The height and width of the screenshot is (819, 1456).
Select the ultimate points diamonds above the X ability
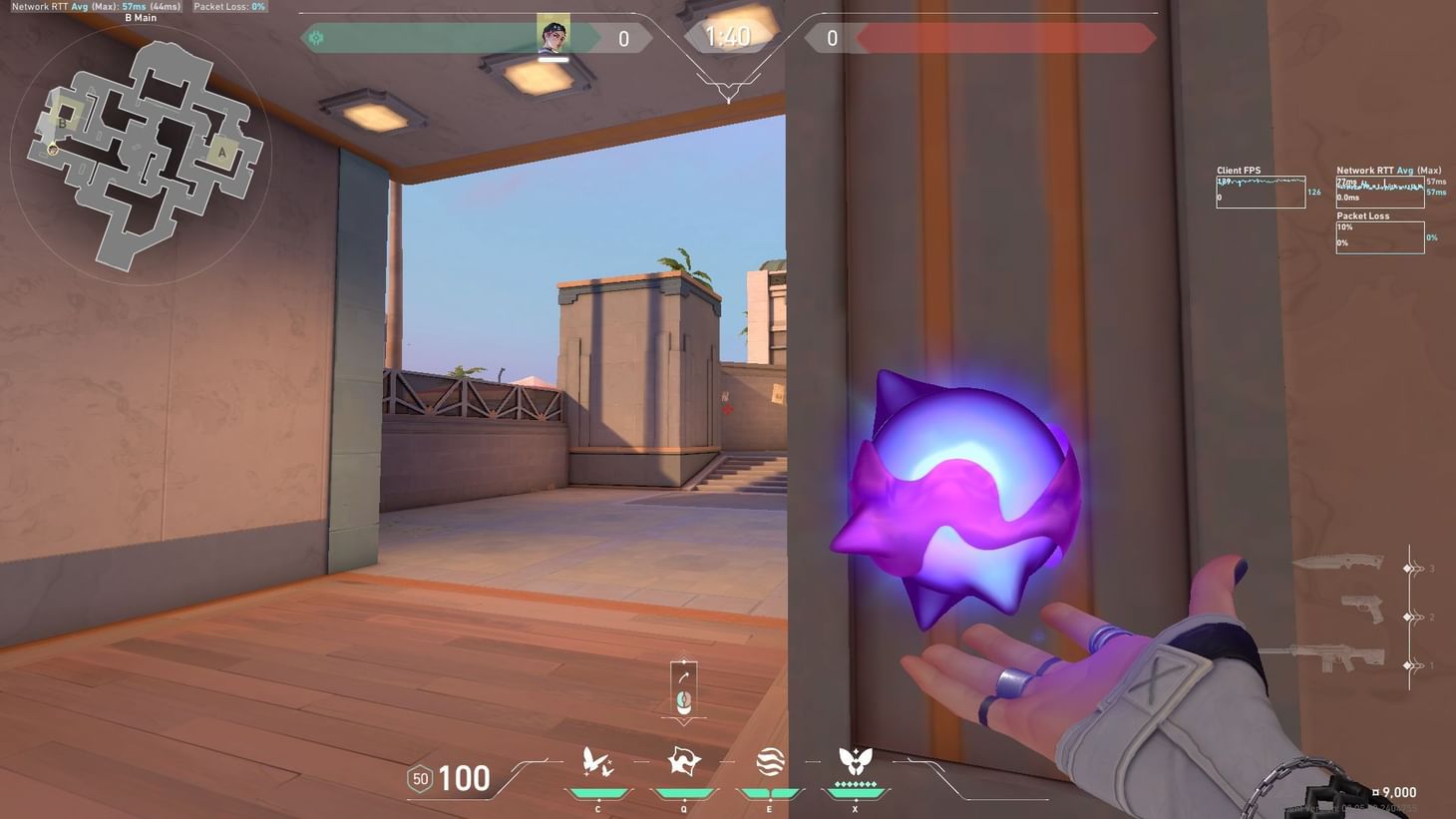coord(854,784)
